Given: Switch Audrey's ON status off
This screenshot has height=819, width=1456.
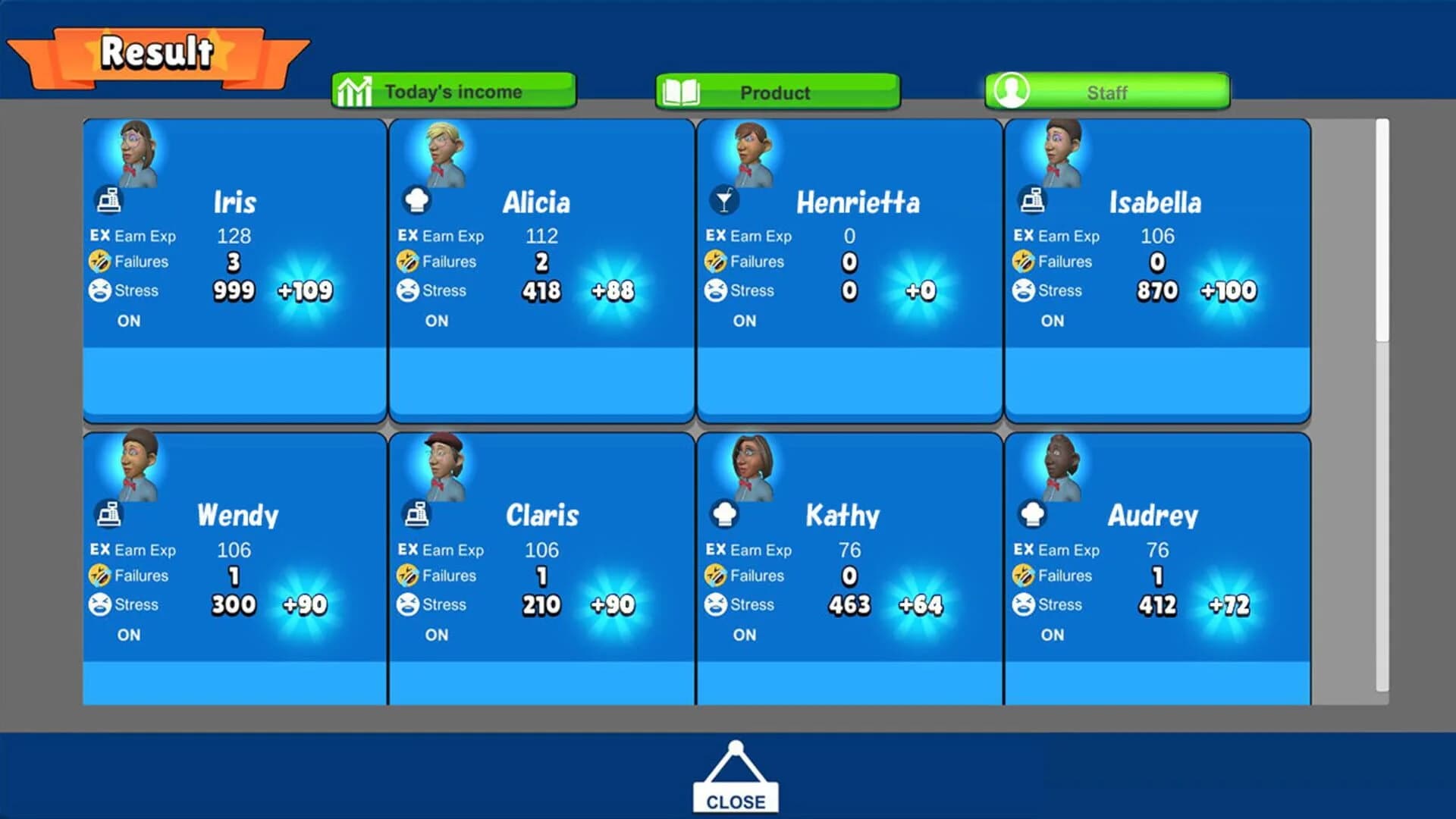Looking at the screenshot, I should pyautogui.click(x=1051, y=635).
